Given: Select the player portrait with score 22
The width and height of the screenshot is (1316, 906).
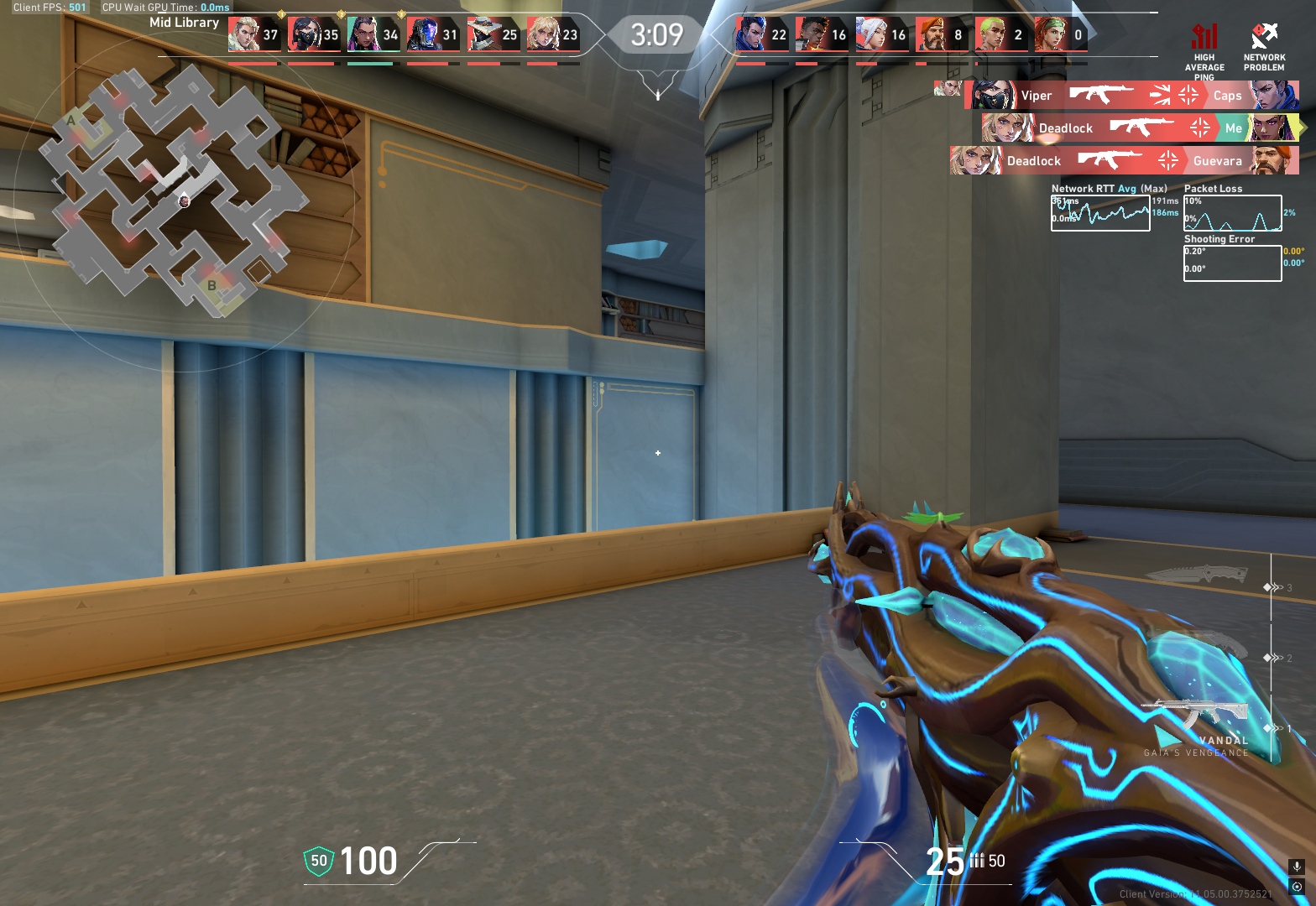Looking at the screenshot, I should (751, 35).
